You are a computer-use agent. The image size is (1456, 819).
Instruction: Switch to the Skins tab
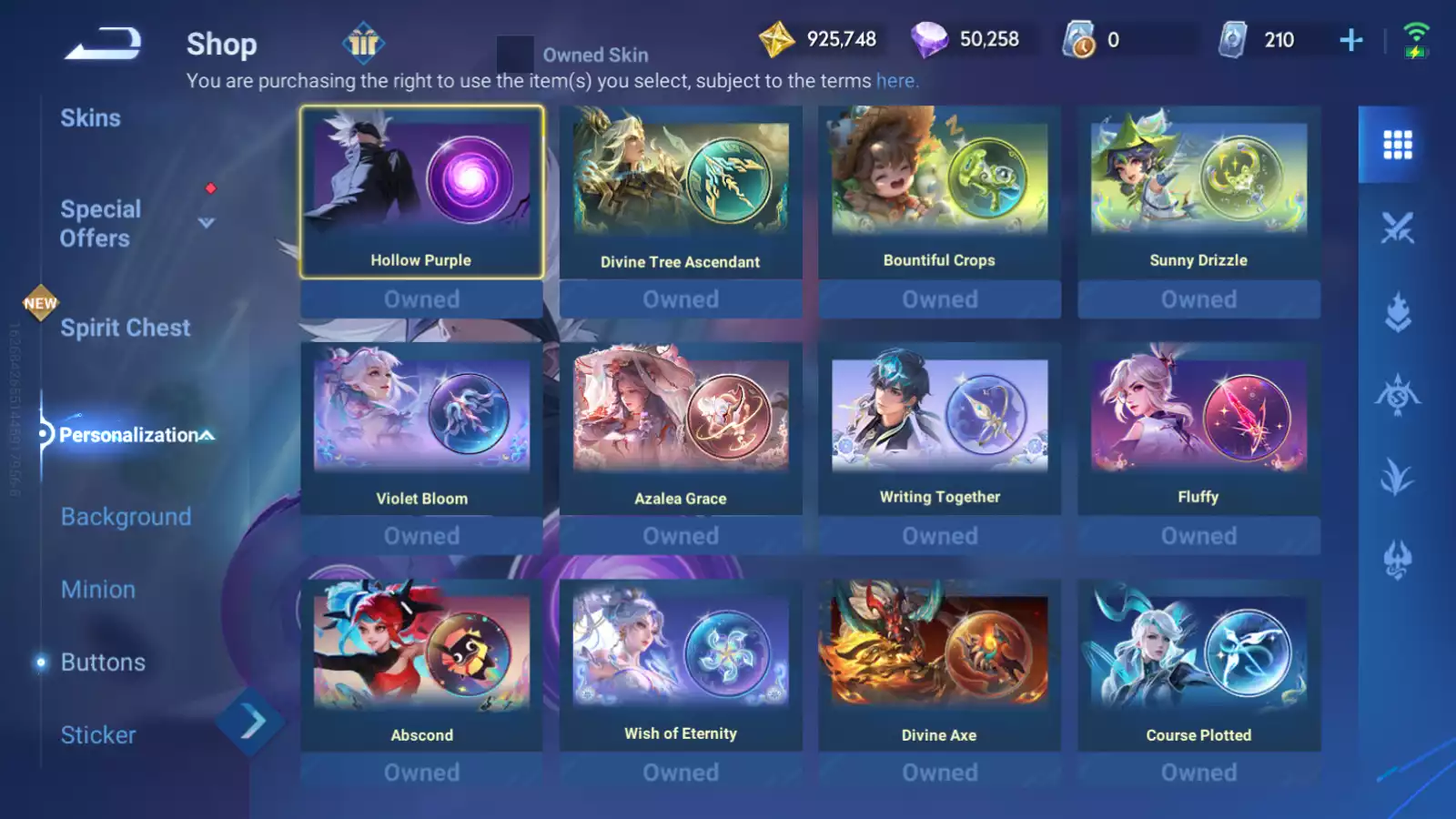[91, 117]
